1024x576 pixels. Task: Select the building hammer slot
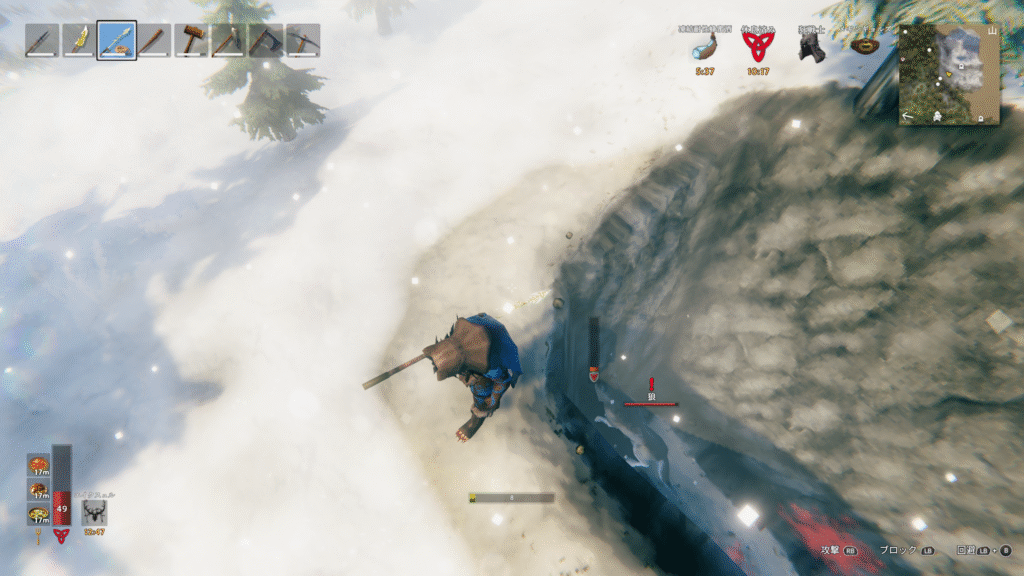click(x=191, y=41)
